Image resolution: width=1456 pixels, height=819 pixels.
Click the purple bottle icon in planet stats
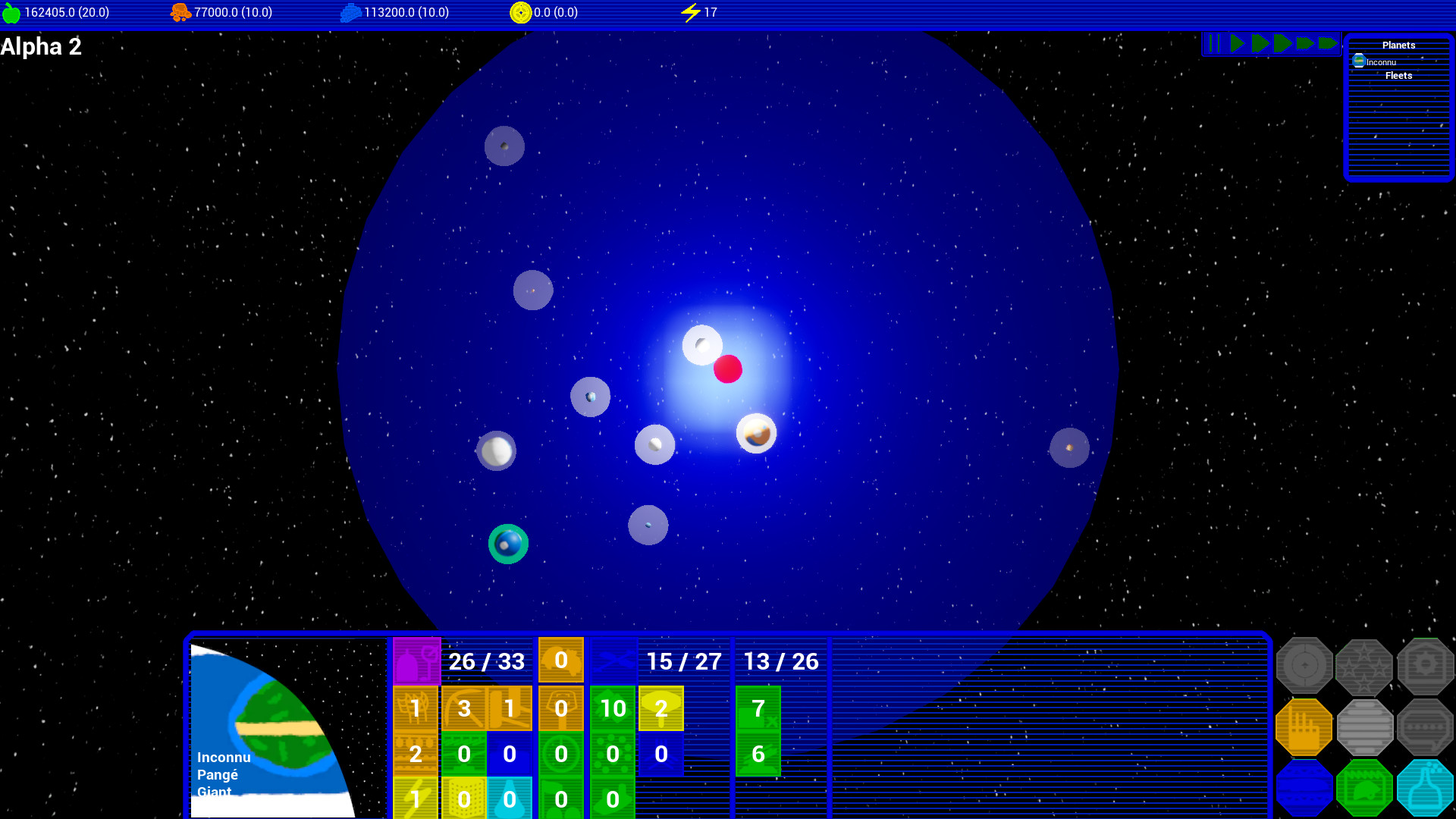point(416,660)
